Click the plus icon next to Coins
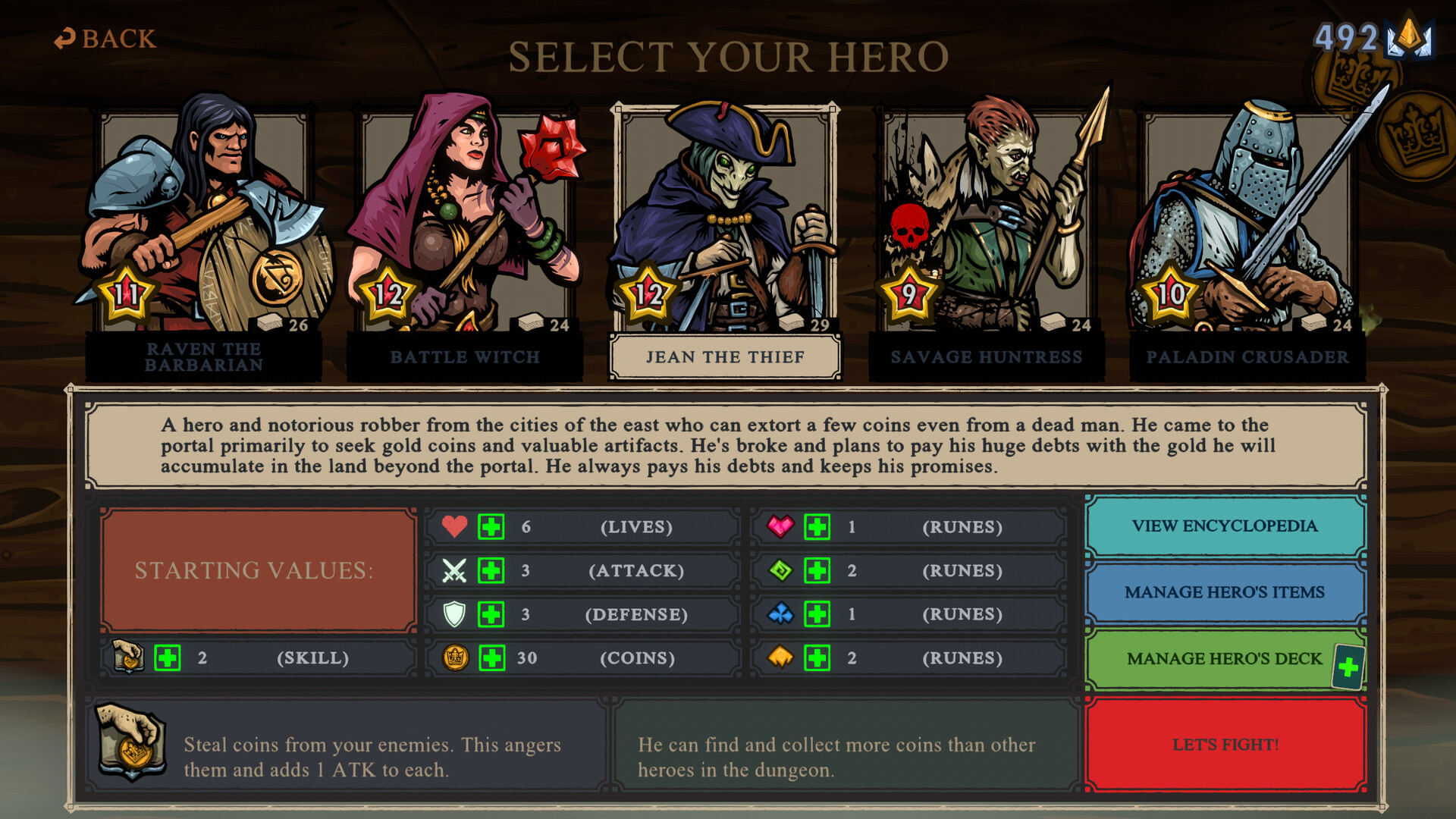 (x=490, y=658)
